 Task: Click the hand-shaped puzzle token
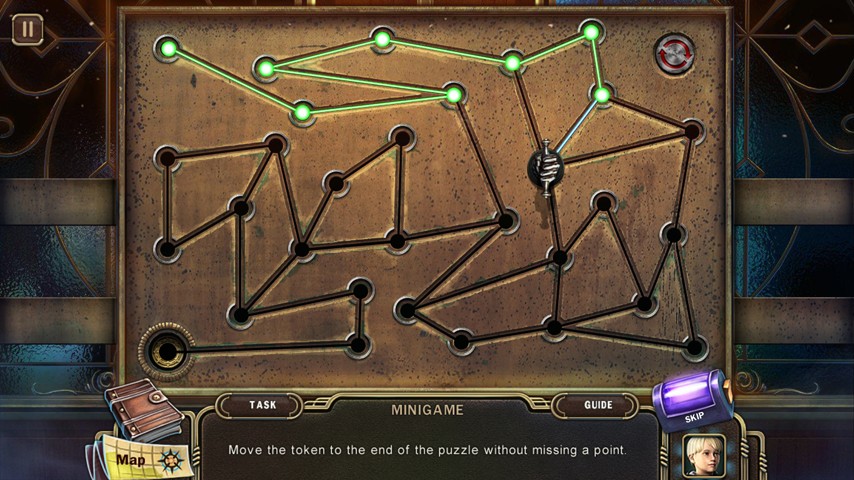[546, 168]
